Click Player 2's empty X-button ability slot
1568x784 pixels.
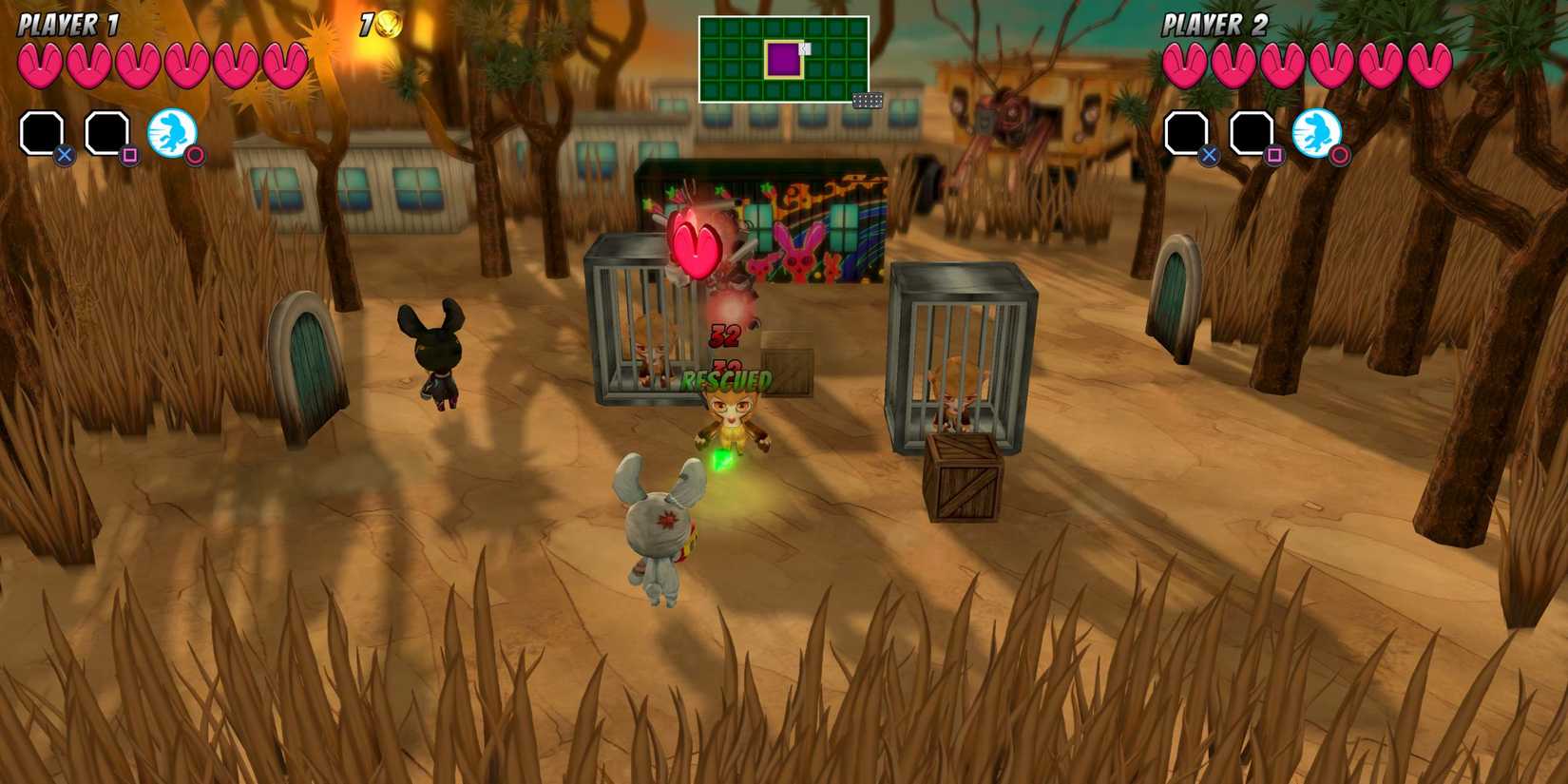(1187, 132)
